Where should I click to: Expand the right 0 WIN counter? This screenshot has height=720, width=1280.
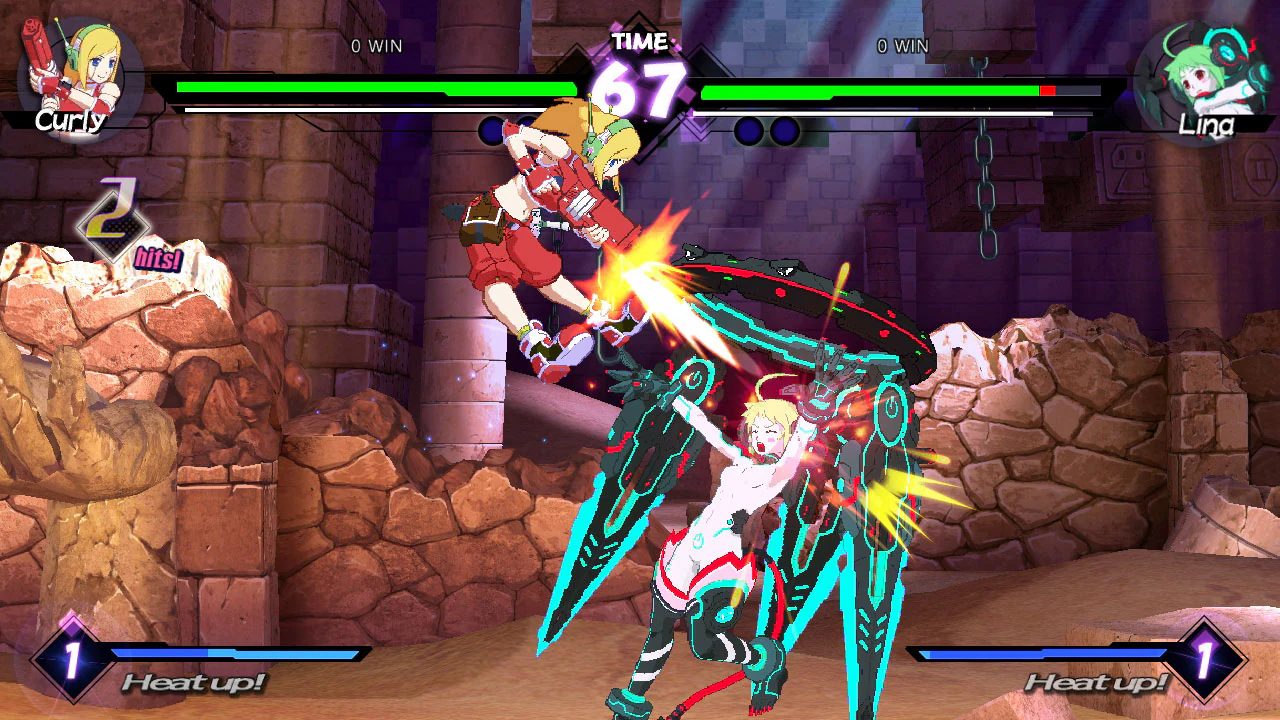point(903,46)
